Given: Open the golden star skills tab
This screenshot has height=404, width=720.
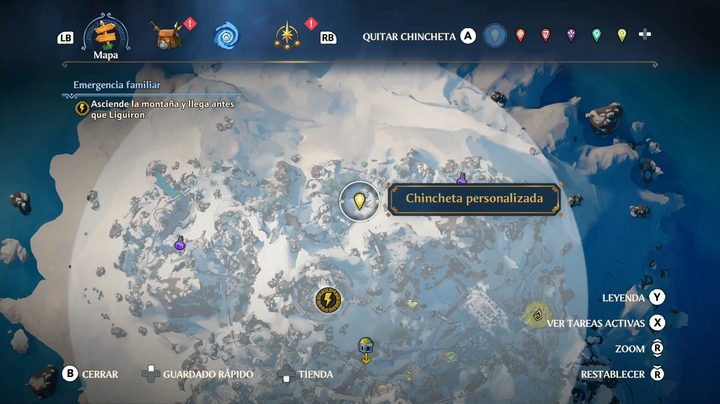Looking at the screenshot, I should [x=286, y=36].
